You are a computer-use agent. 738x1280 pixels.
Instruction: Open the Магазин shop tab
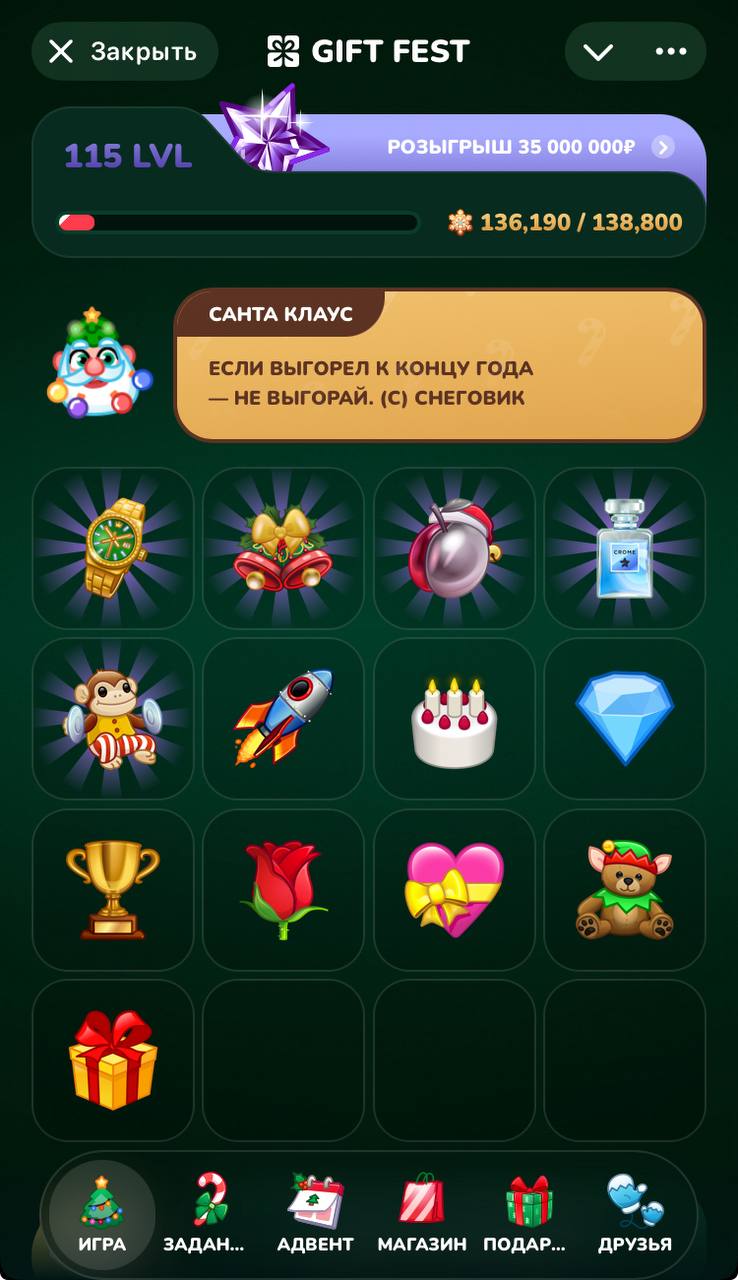point(422,1214)
